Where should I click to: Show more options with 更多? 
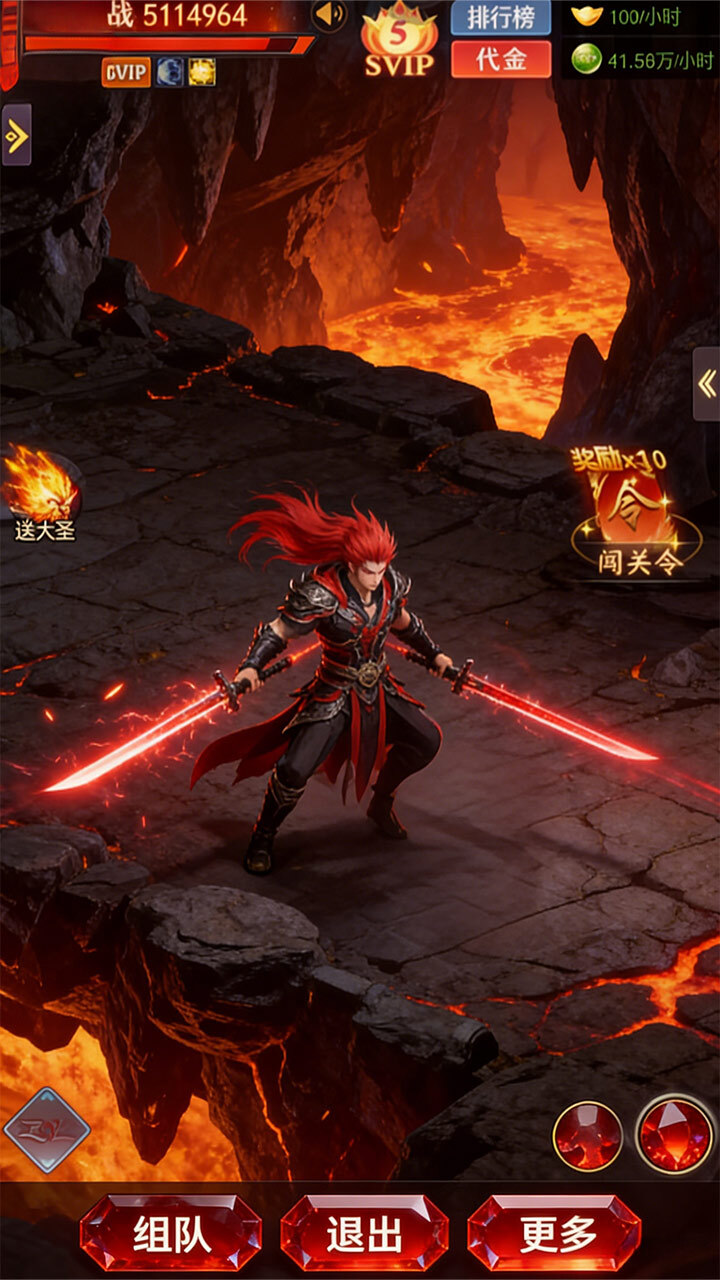click(x=555, y=1233)
